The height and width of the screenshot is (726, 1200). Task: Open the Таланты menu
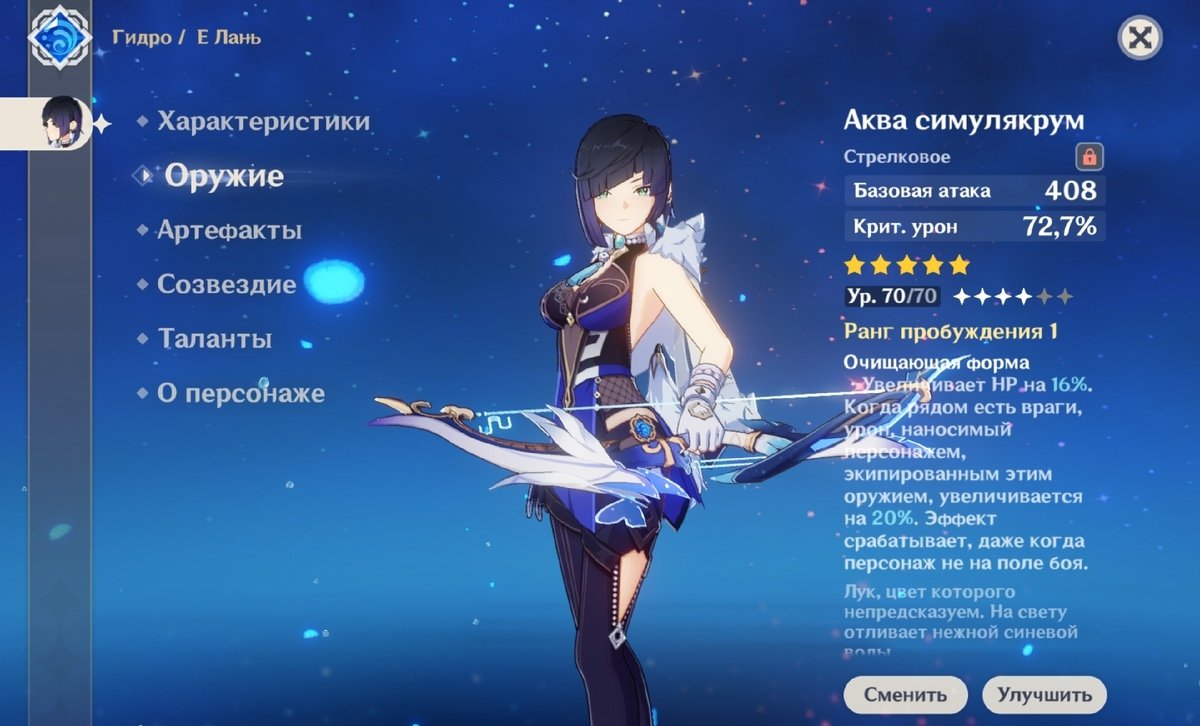point(214,339)
